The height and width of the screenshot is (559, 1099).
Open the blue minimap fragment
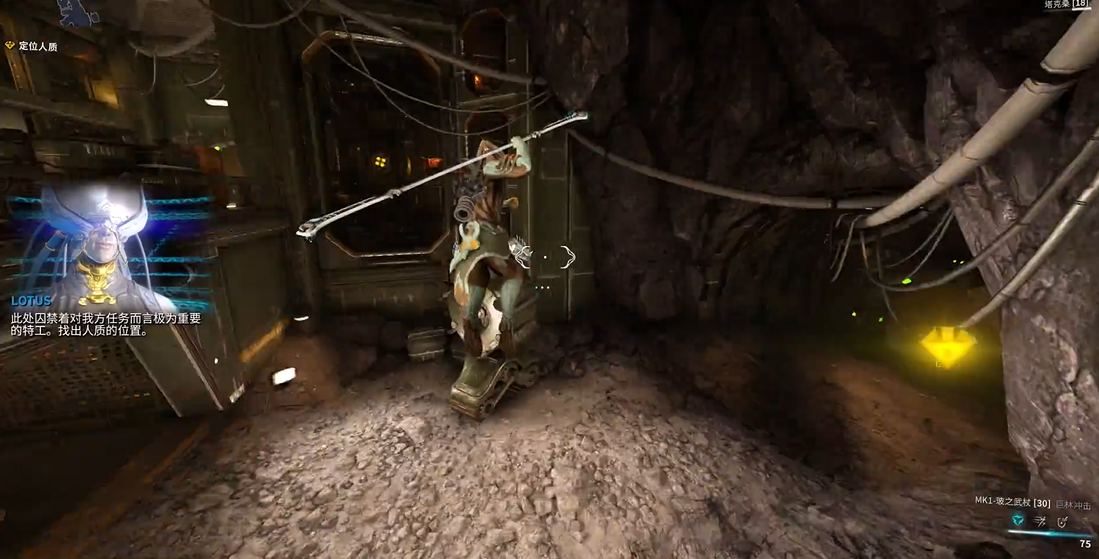[78, 12]
